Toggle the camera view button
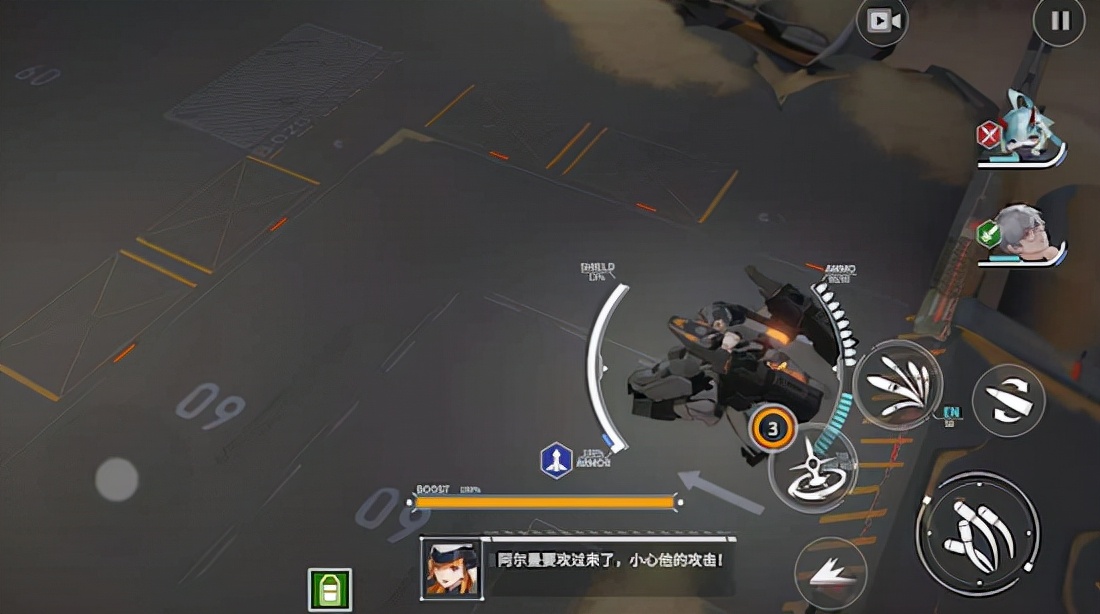1100x614 pixels. coord(882,21)
